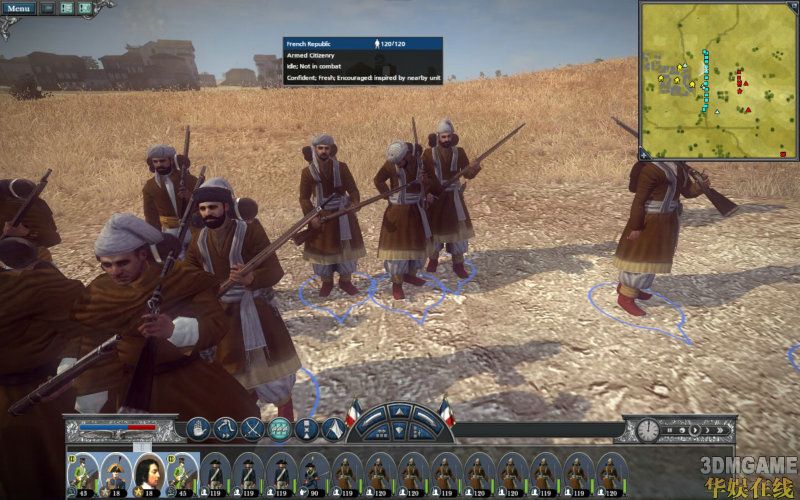
Task: Click the white flag withdraw icon
Action: (334, 428)
